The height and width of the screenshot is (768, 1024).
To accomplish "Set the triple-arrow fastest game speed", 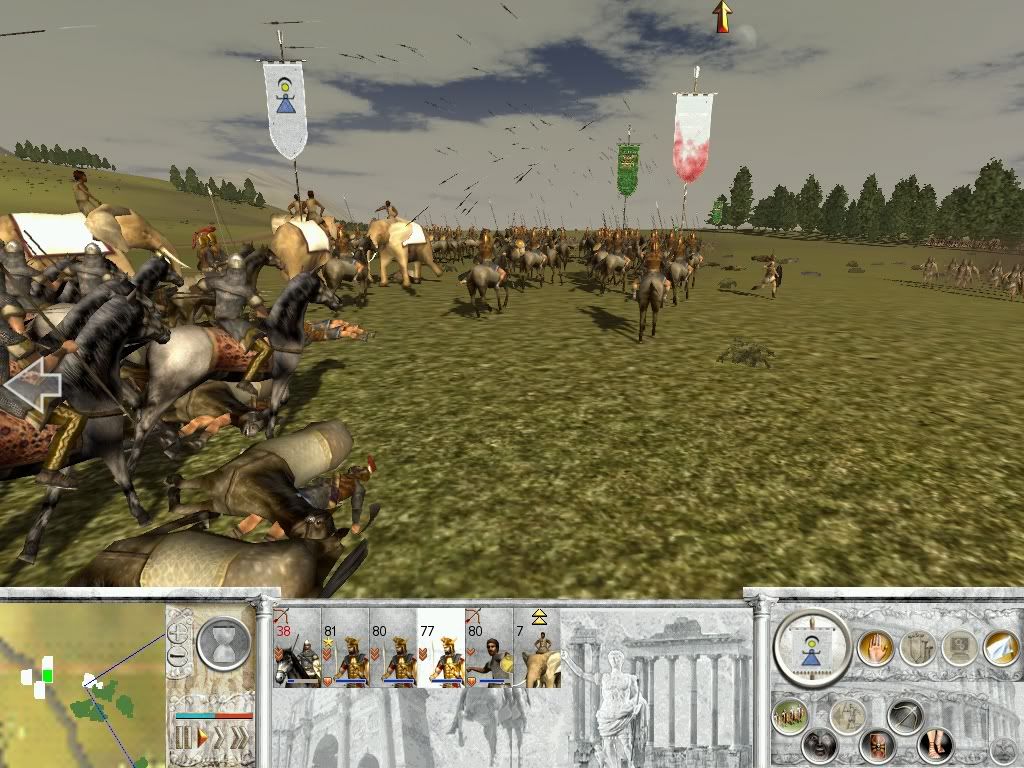I will click(240, 740).
